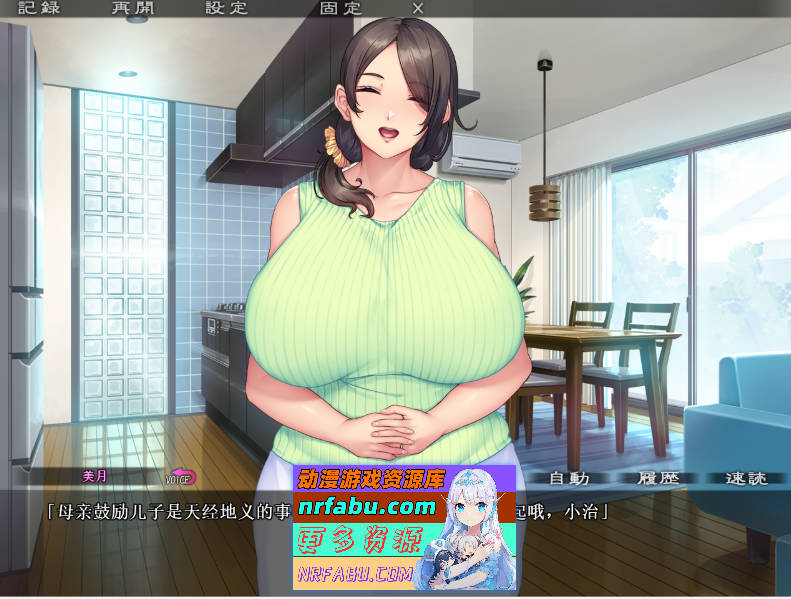
Task: Select 再開 to load a save
Action: pyautogui.click(x=133, y=8)
